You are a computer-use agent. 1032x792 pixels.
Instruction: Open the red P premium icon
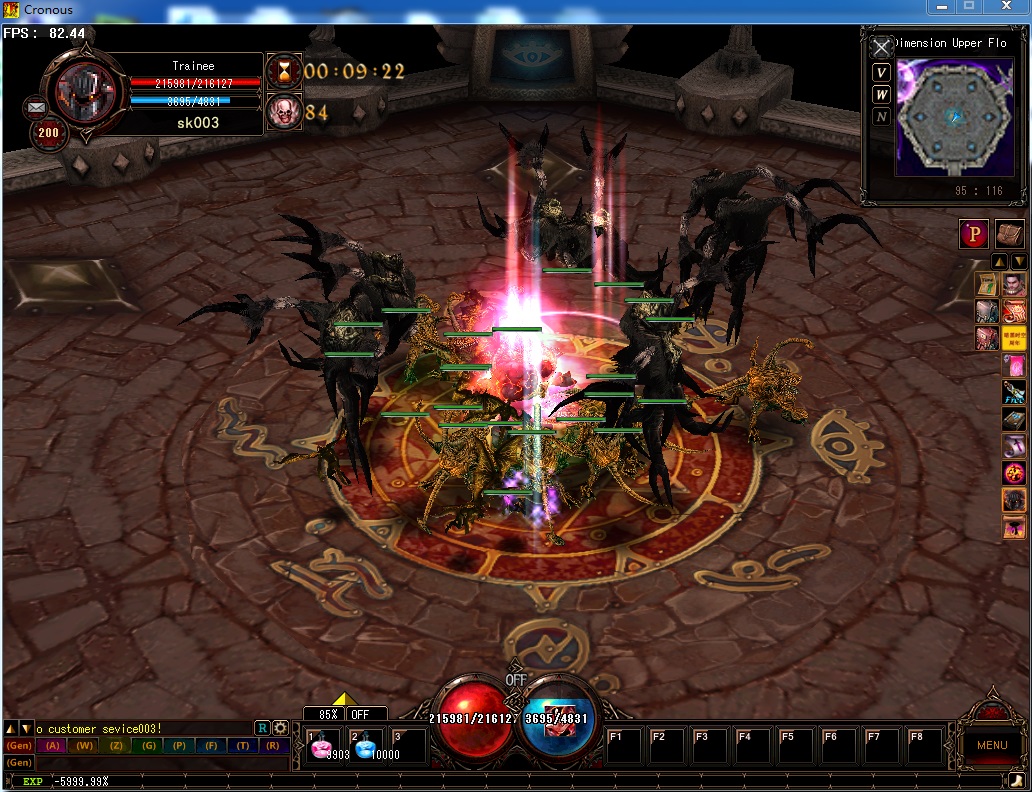pyautogui.click(x=974, y=234)
